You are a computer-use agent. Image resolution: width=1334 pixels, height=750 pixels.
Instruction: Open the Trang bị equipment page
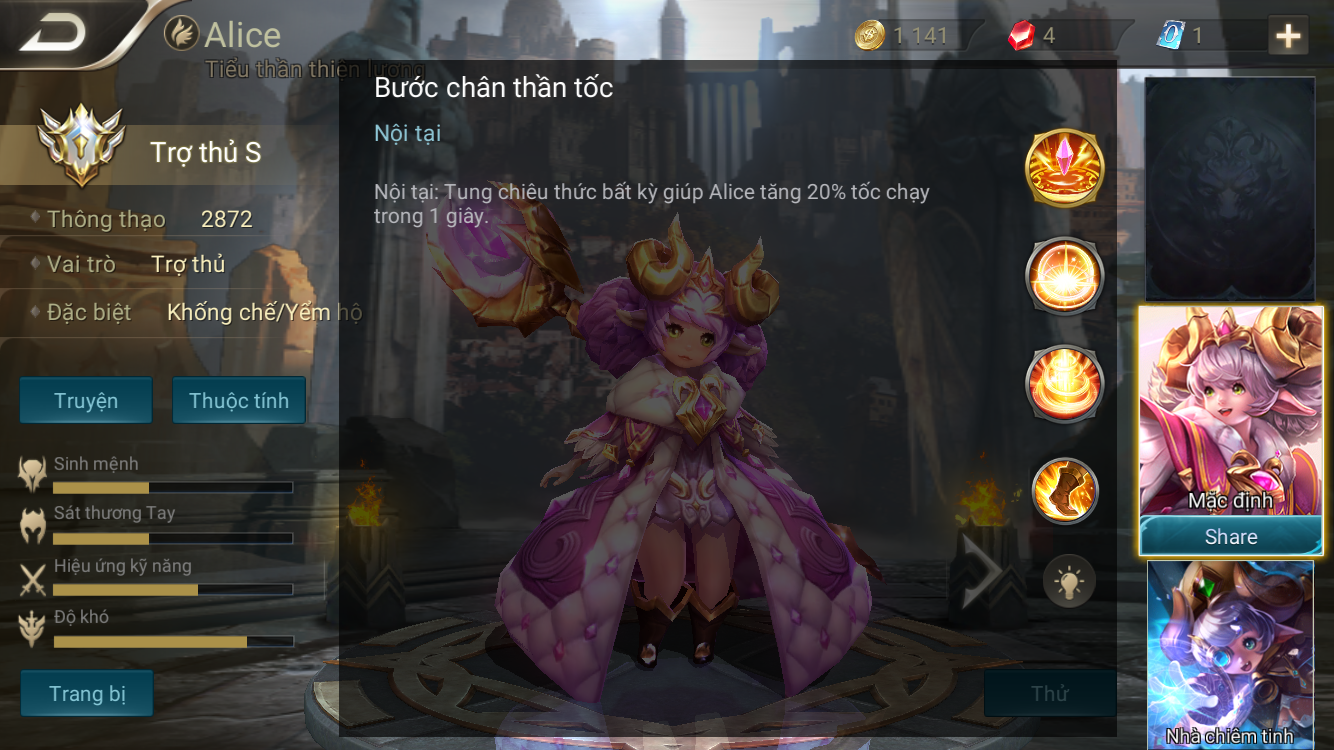(87, 693)
